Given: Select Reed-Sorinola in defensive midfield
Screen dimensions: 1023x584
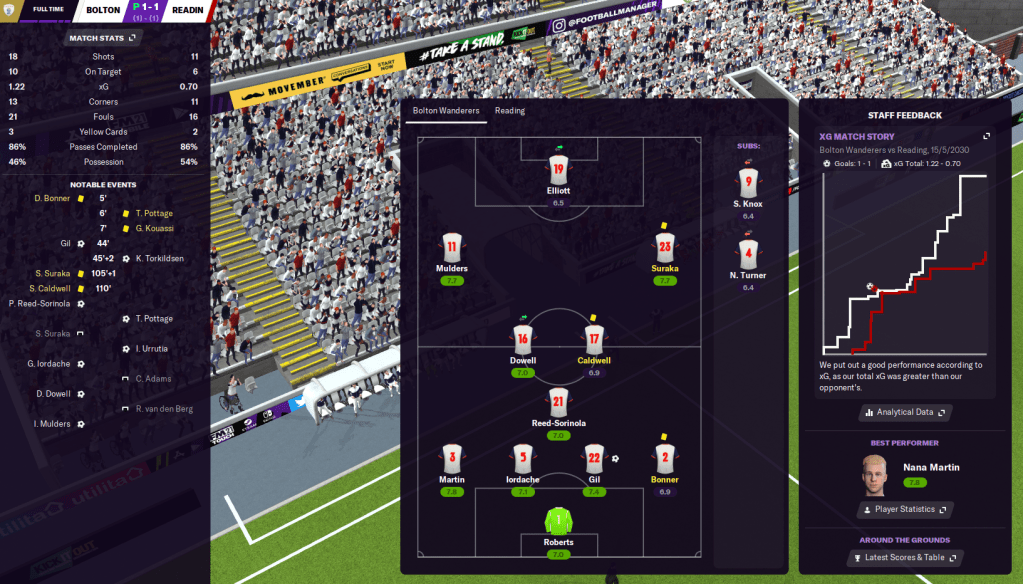Looking at the screenshot, I should tap(558, 403).
